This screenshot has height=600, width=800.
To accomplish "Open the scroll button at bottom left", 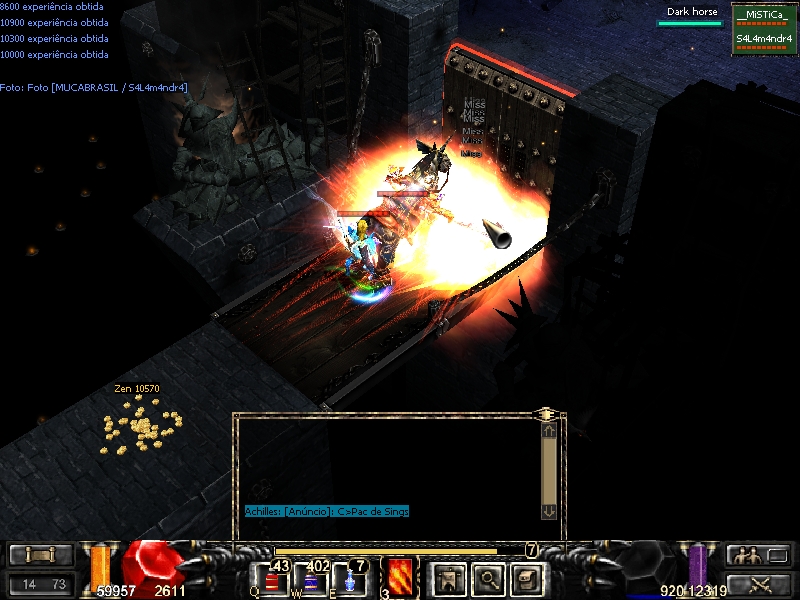I will (x=41, y=555).
